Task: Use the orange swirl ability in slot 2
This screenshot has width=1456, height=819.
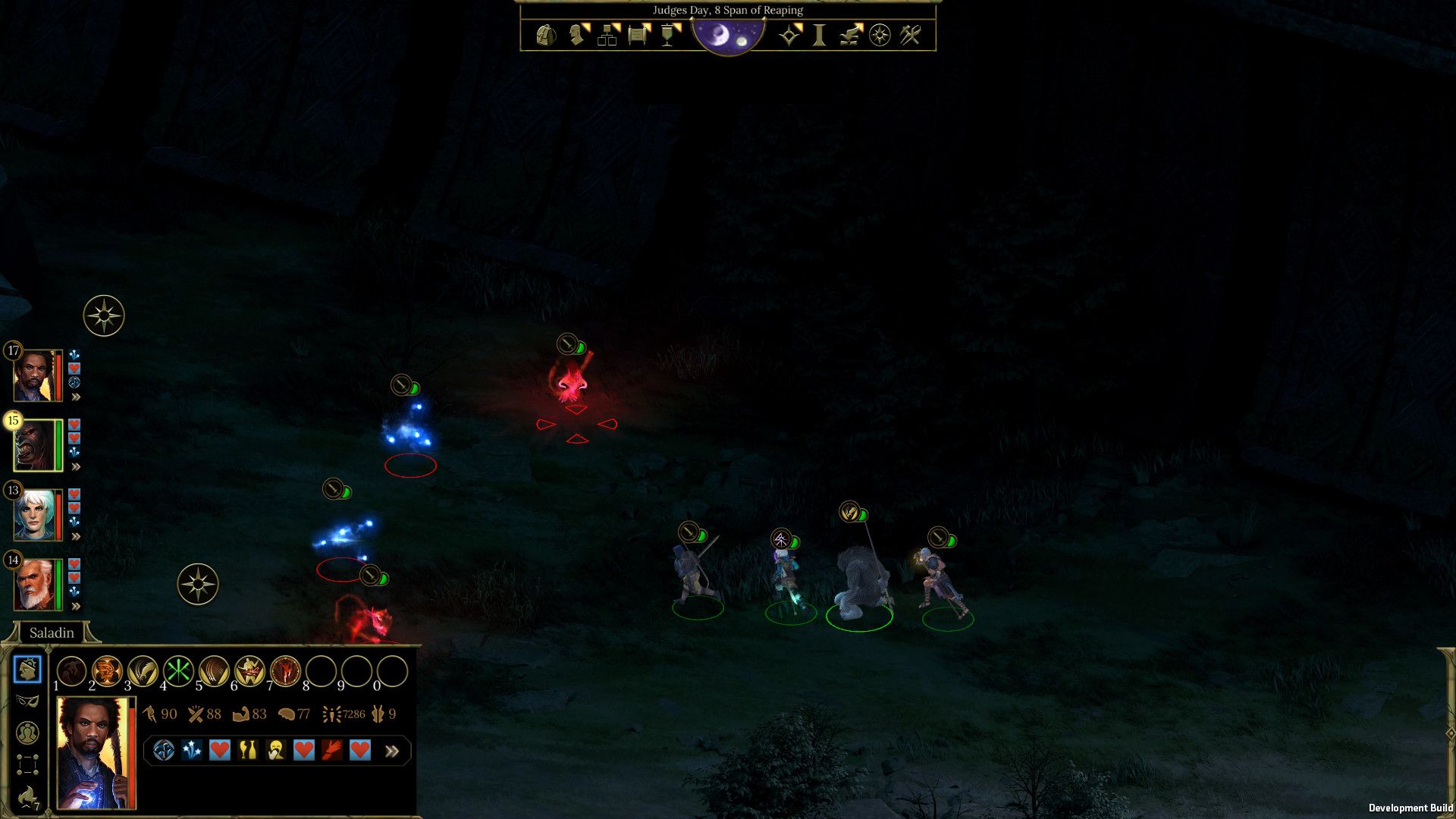Action: [107, 671]
